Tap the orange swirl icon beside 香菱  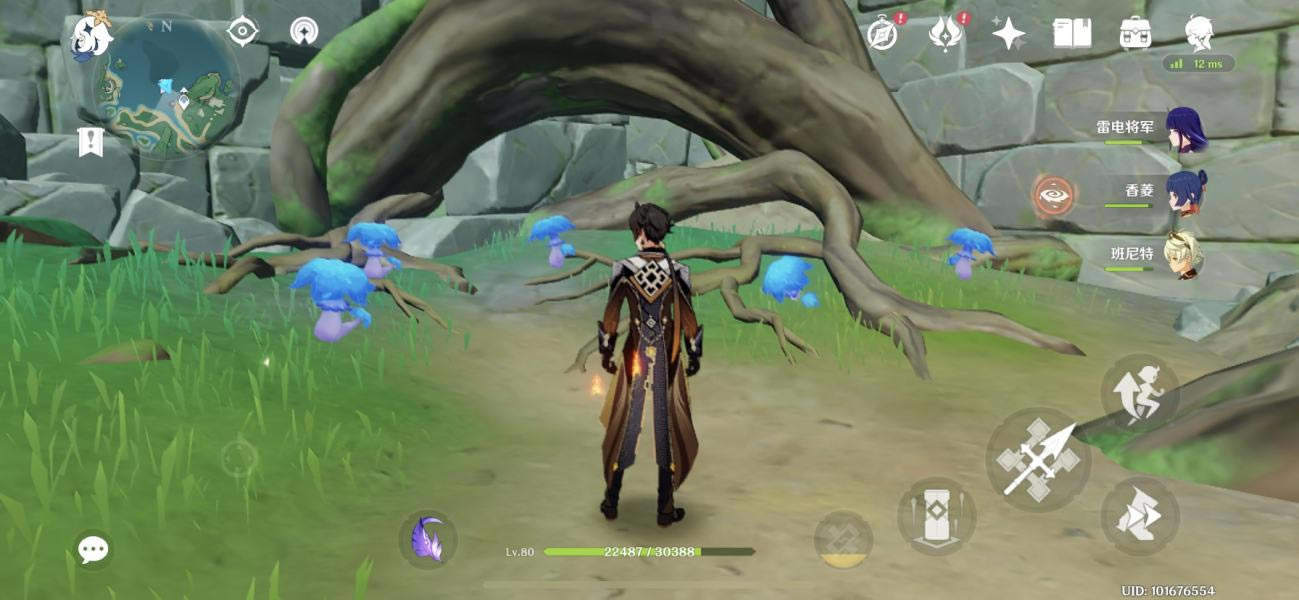point(1052,196)
